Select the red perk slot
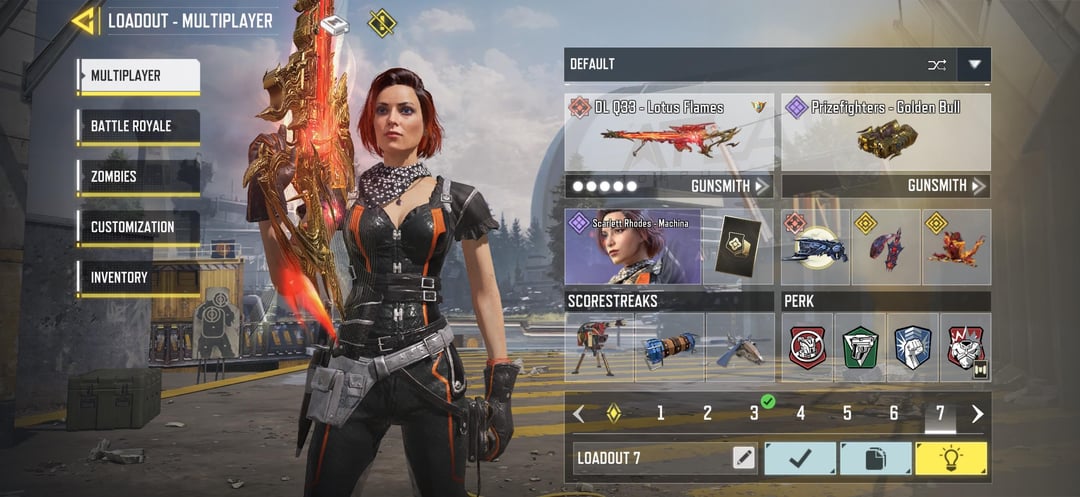This screenshot has height=497, width=1080. 807,347
